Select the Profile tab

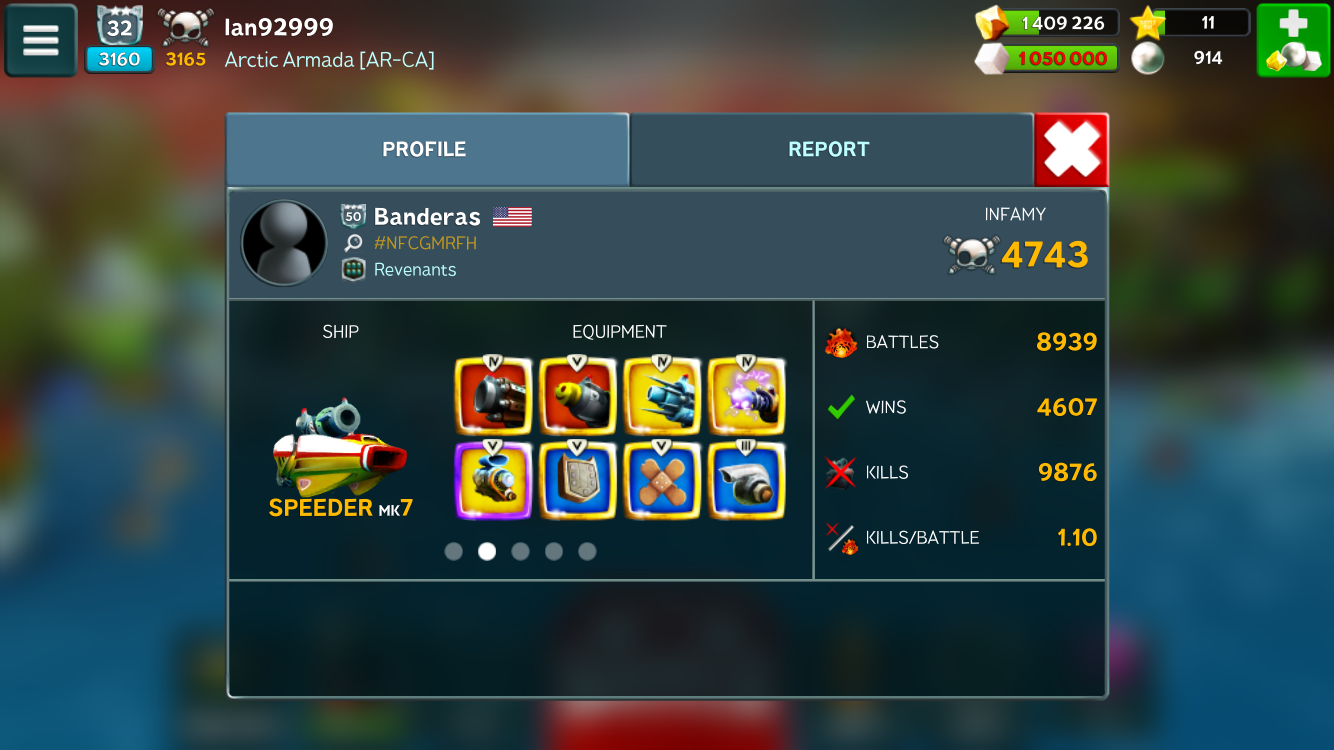(425, 150)
